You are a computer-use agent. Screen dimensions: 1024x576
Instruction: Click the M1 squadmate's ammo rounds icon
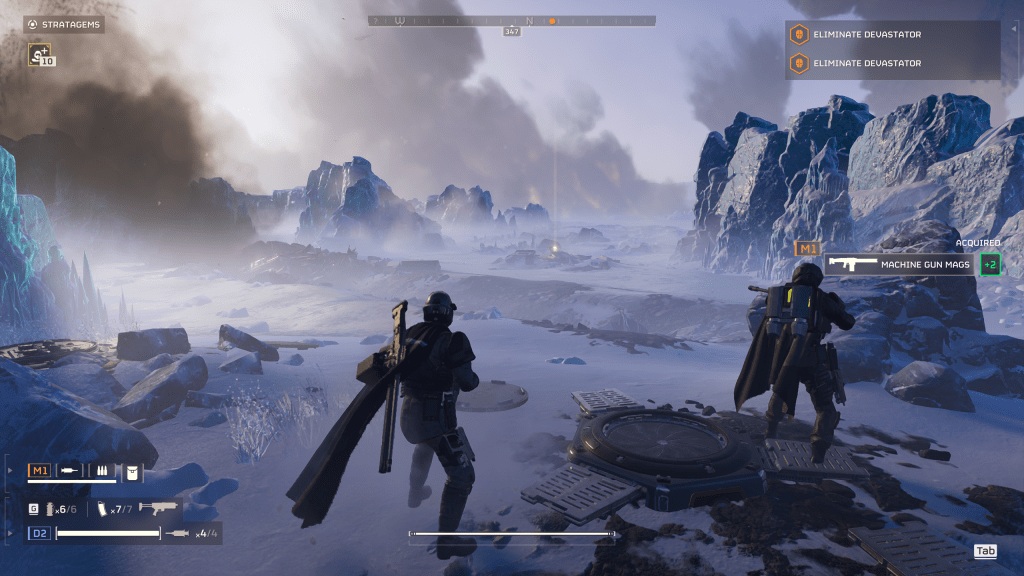tap(101, 471)
